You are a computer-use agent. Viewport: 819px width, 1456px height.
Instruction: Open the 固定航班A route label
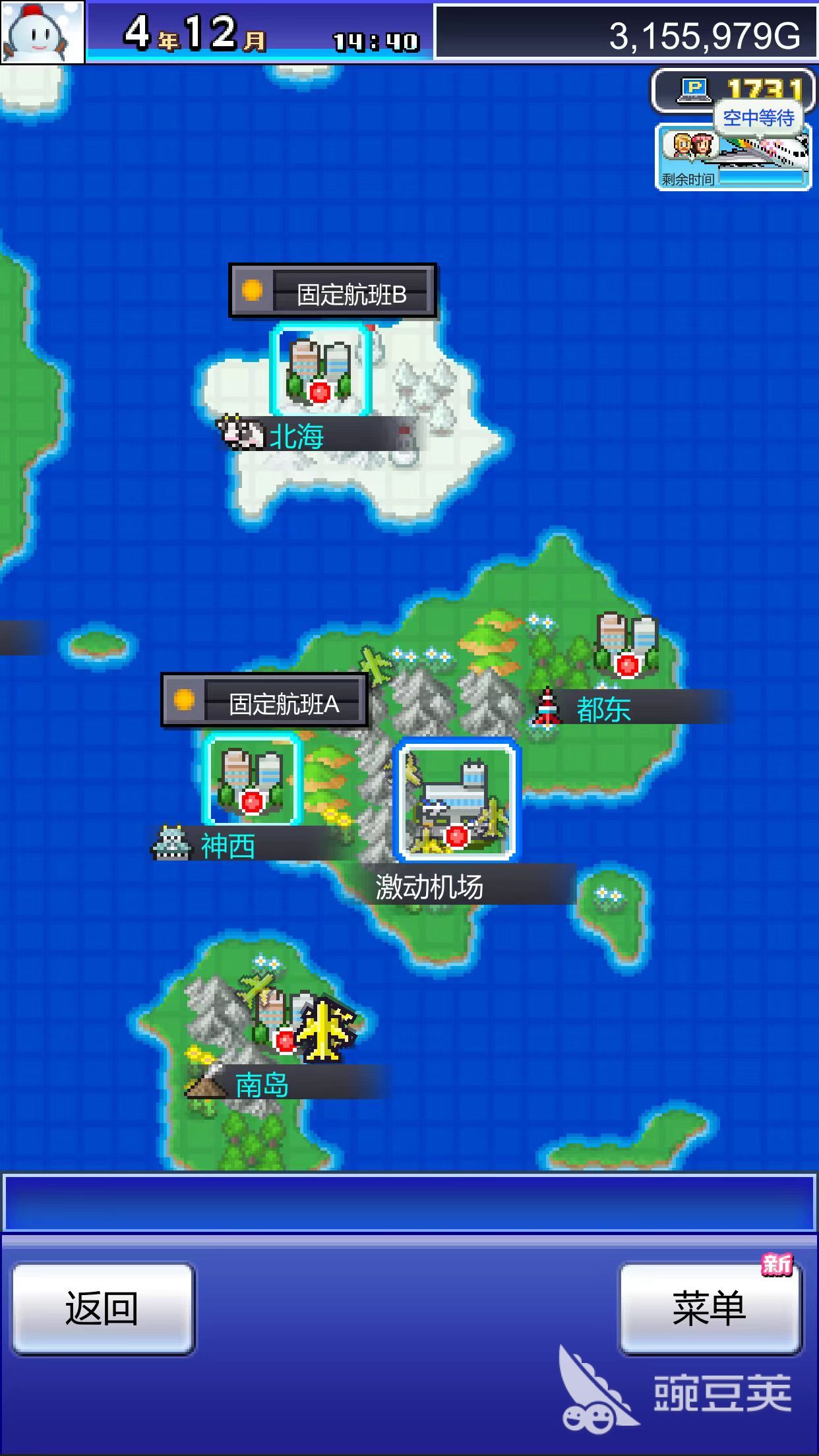coord(264,702)
